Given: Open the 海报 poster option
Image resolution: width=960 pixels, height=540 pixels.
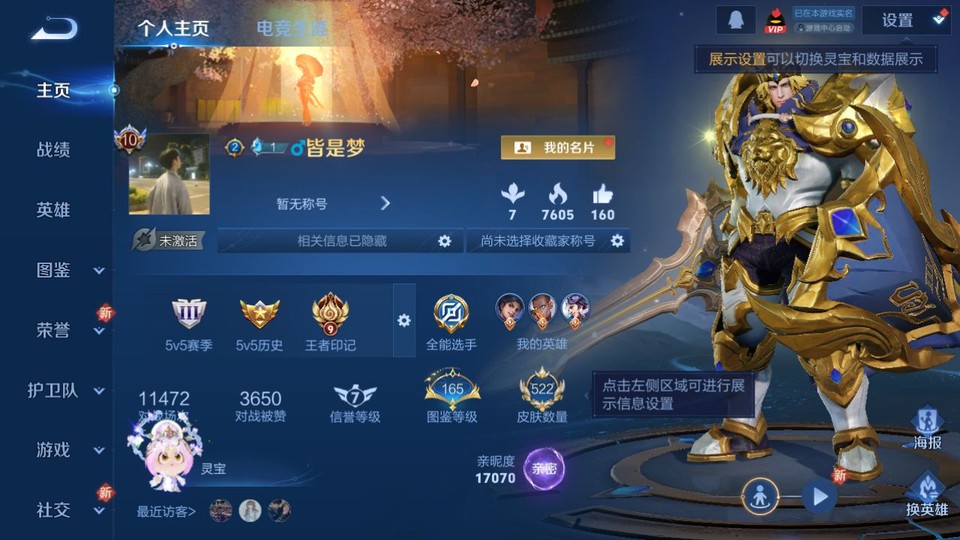Looking at the screenshot, I should (927, 428).
